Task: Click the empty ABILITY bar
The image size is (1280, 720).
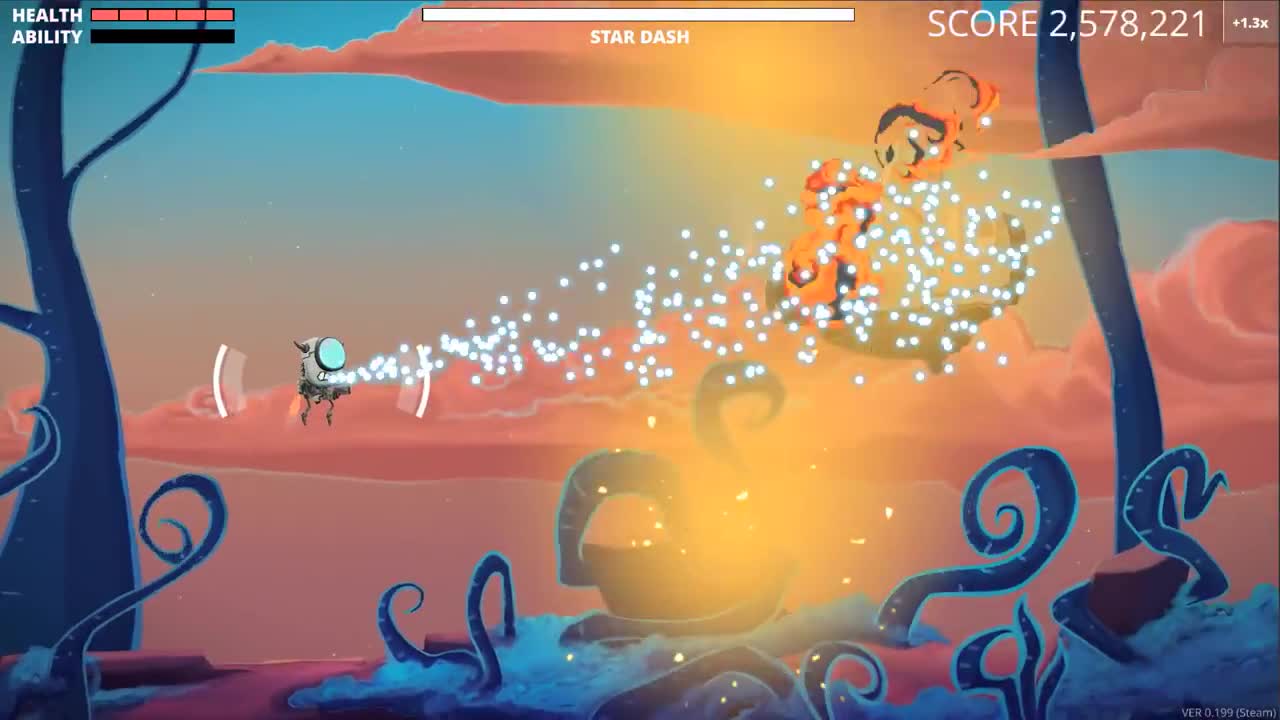Action: (160, 37)
